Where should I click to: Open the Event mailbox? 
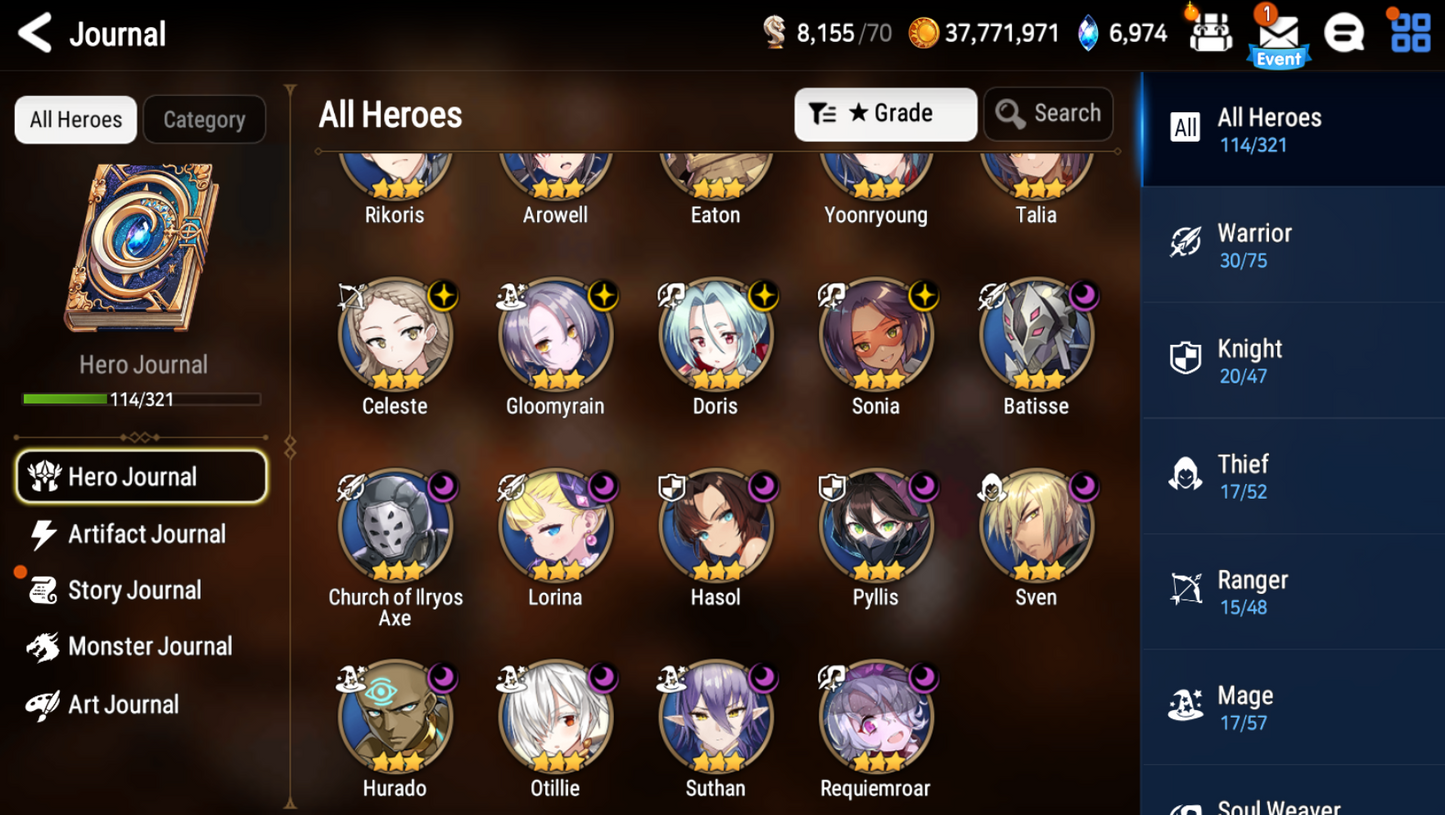pyautogui.click(x=1278, y=36)
